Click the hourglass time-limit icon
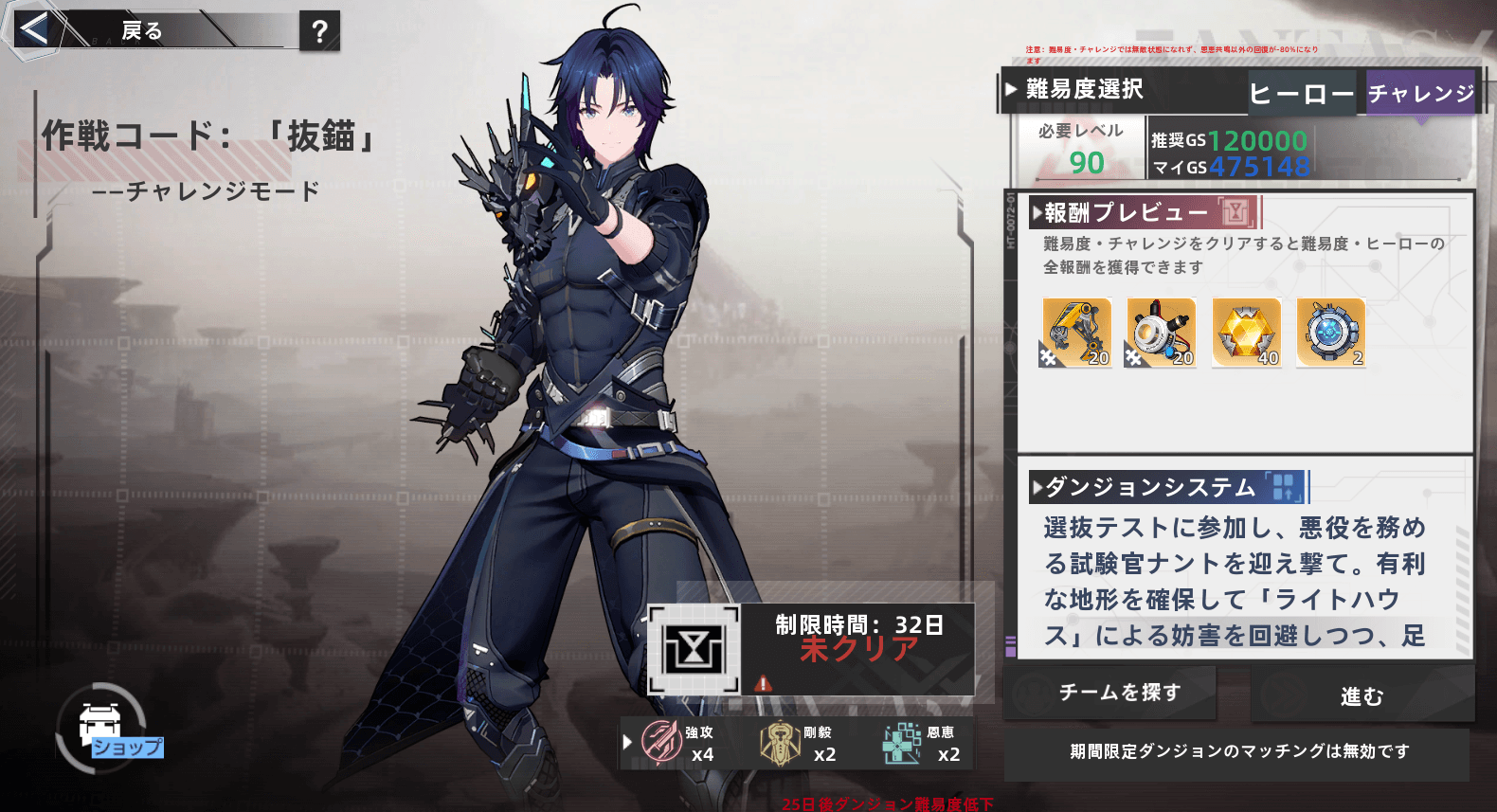 pyautogui.click(x=694, y=649)
